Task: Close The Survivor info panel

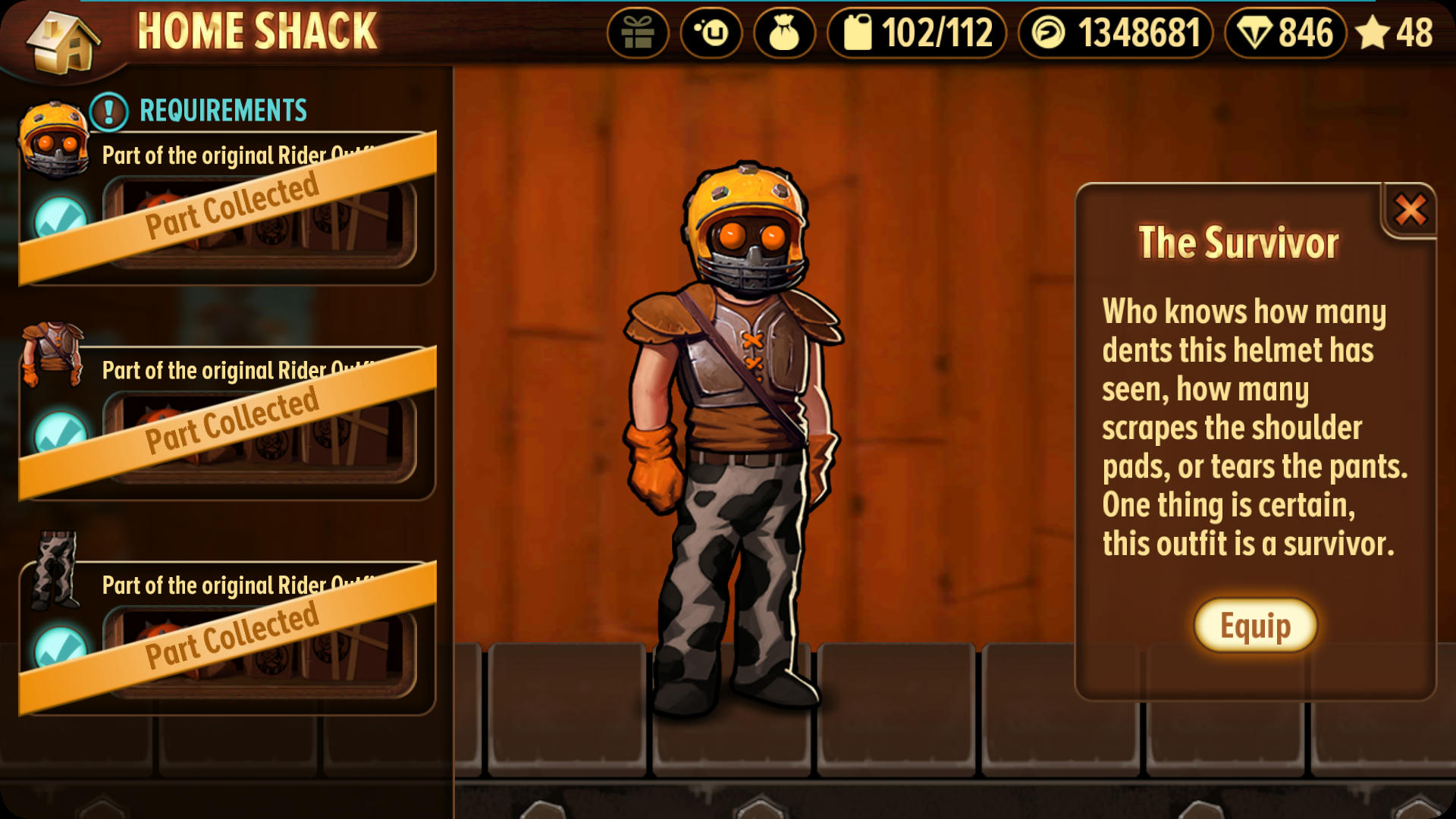Action: tap(1410, 210)
